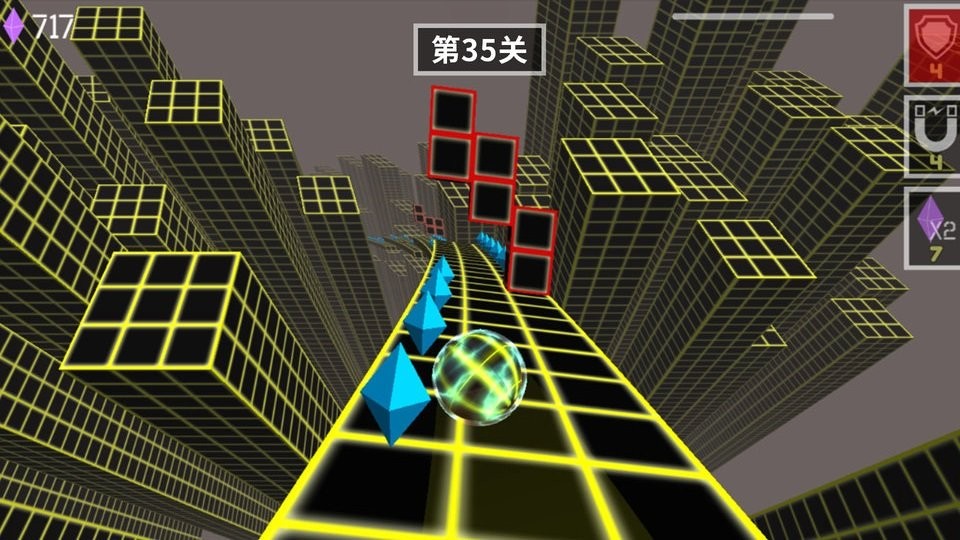Trigger the X2 gem multiplier power-up
960x540 pixels.
coord(932,228)
